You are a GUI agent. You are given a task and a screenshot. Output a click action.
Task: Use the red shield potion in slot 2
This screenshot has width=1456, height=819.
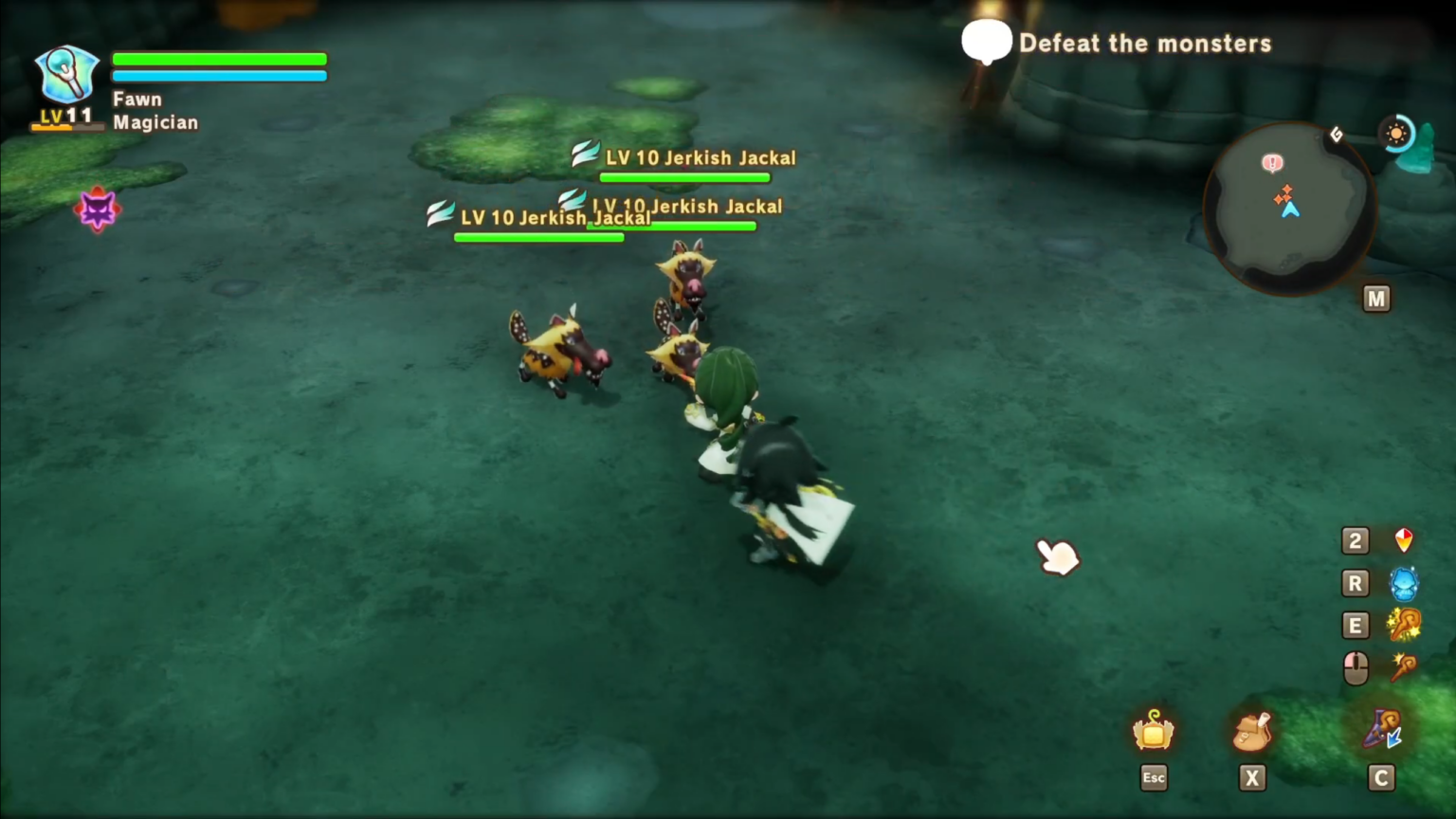click(x=1404, y=540)
